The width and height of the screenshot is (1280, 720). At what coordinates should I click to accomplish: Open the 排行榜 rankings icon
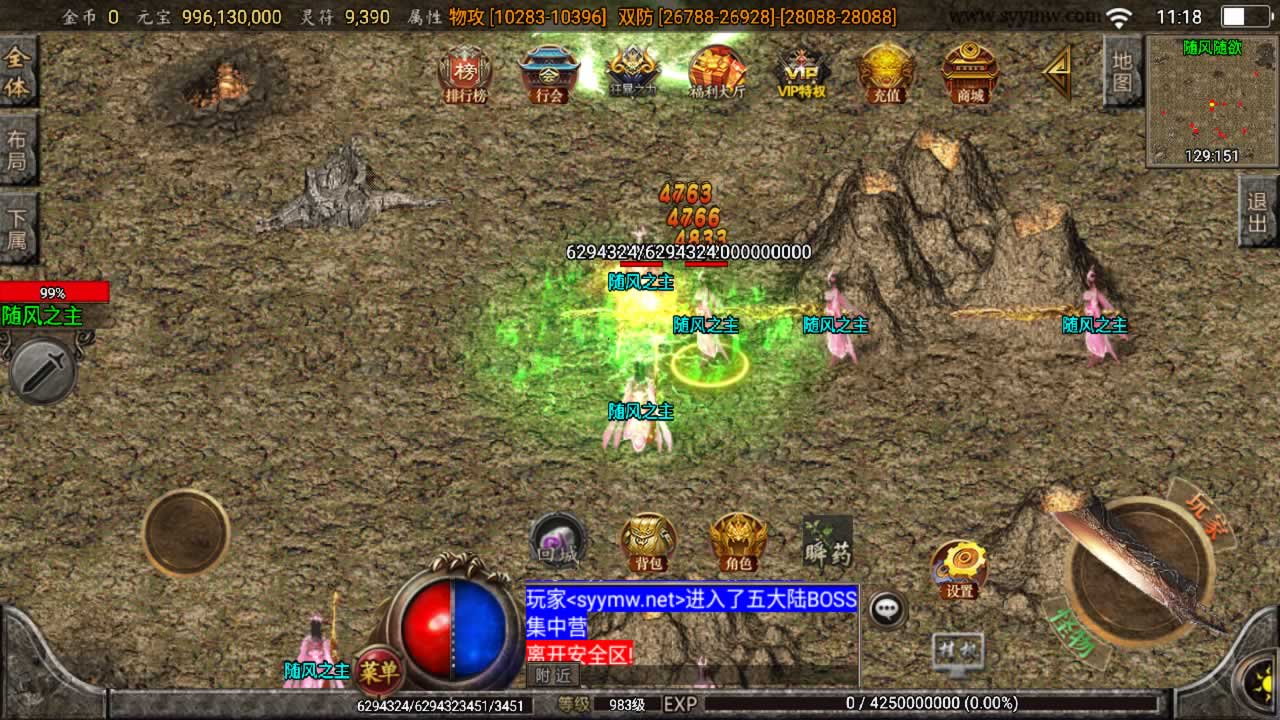(465, 75)
